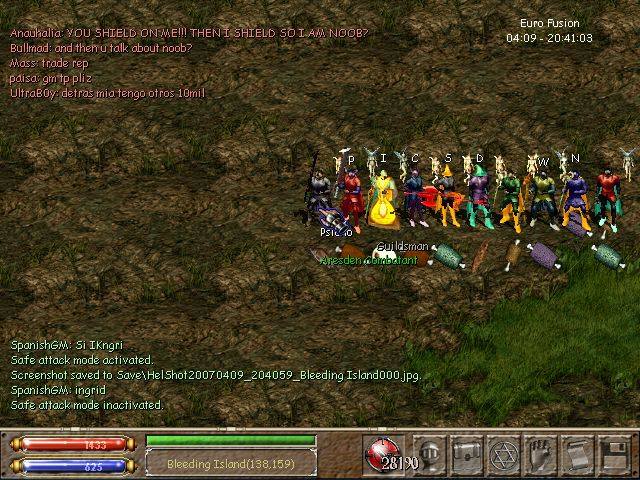Image resolution: width=640 pixels, height=480 pixels.
Task: Open the character info helmet icon
Action: 430,452
